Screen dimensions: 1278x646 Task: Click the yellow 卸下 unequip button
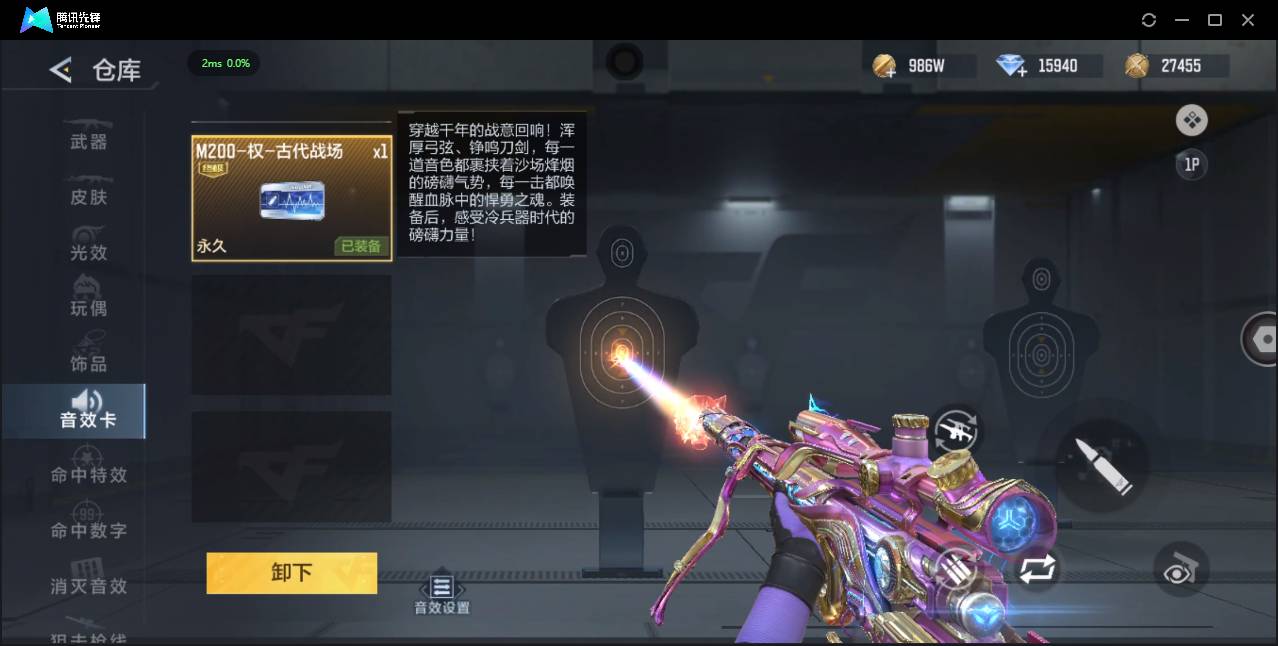(291, 573)
